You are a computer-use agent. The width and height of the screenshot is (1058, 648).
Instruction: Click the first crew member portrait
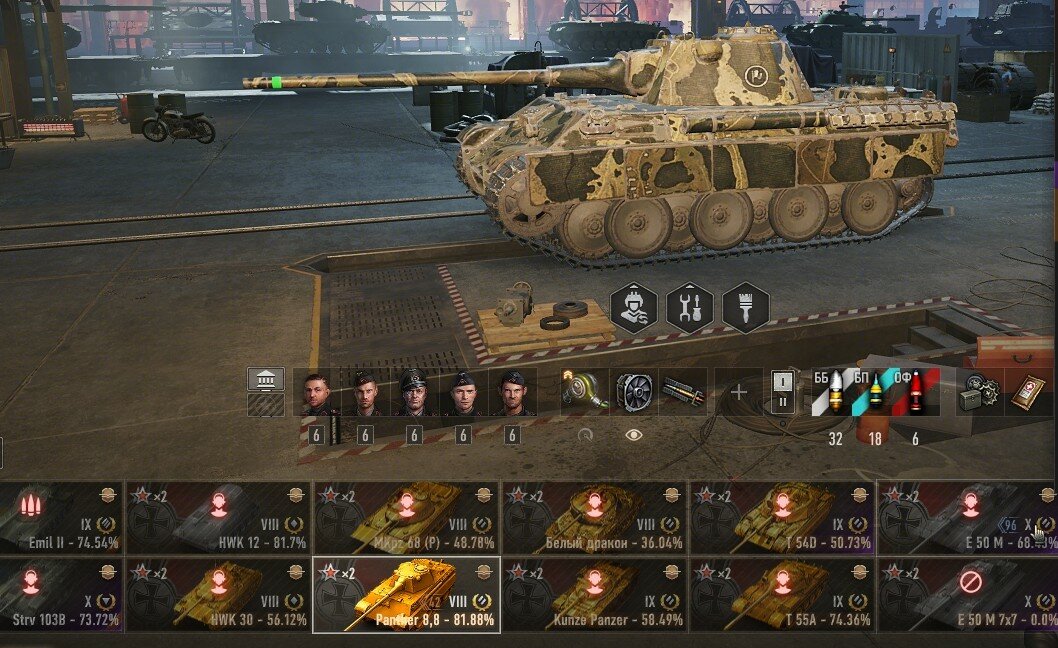tap(316, 393)
